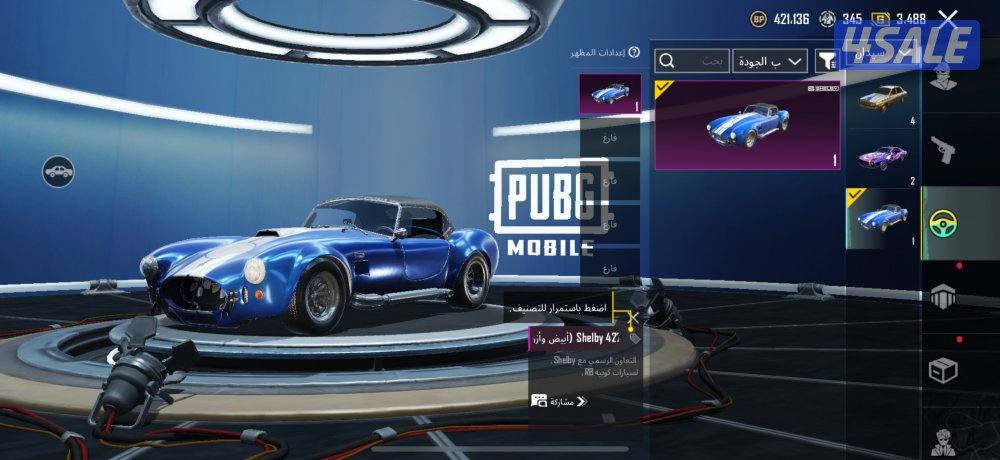Open the filter funnel options
The width and height of the screenshot is (1000, 460).
[x=826, y=62]
